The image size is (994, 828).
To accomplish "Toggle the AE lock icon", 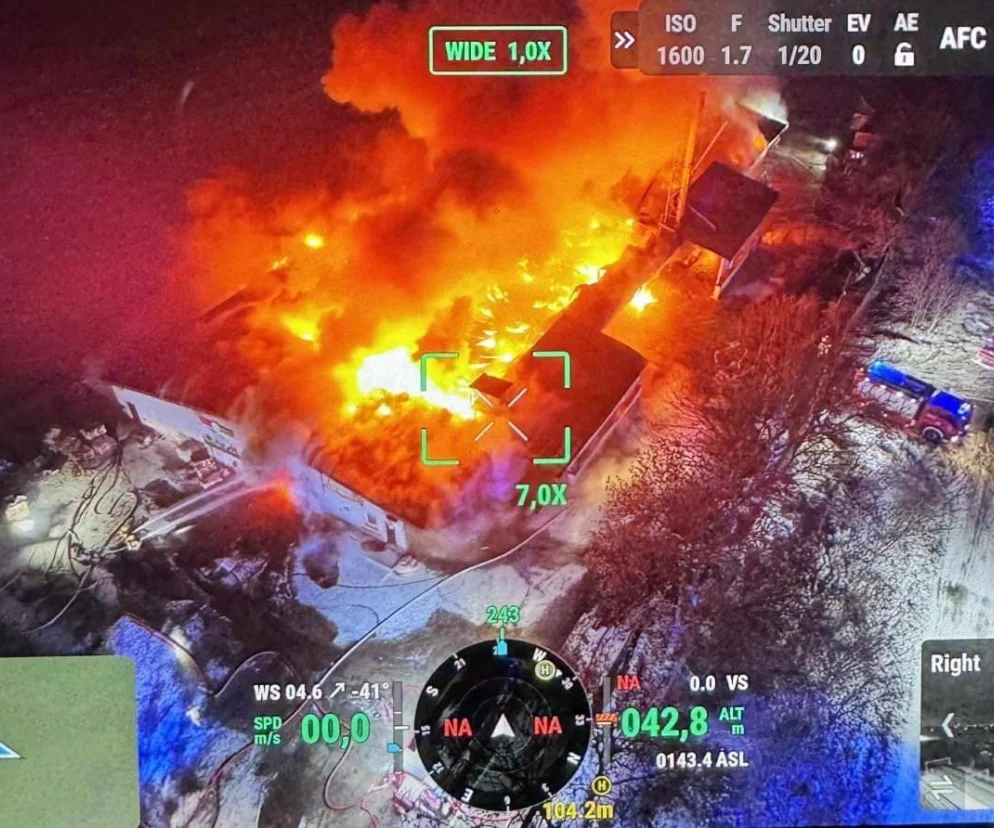I will (904, 54).
